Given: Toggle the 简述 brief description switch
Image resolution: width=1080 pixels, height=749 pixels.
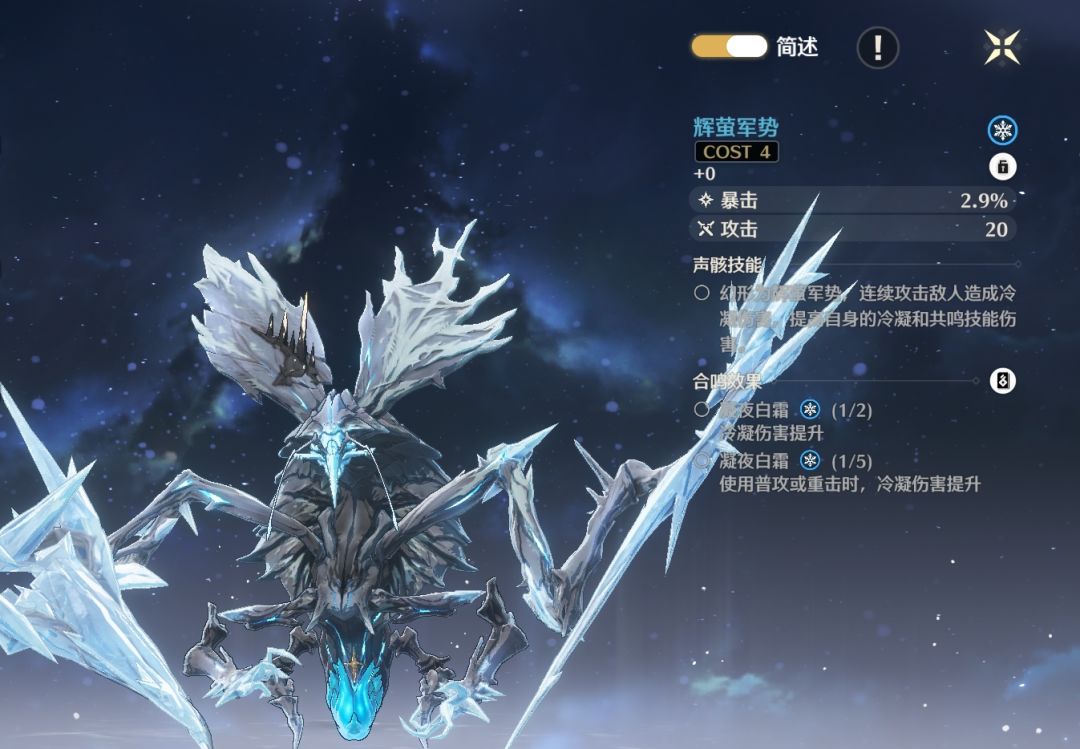Looking at the screenshot, I should [x=729, y=46].
